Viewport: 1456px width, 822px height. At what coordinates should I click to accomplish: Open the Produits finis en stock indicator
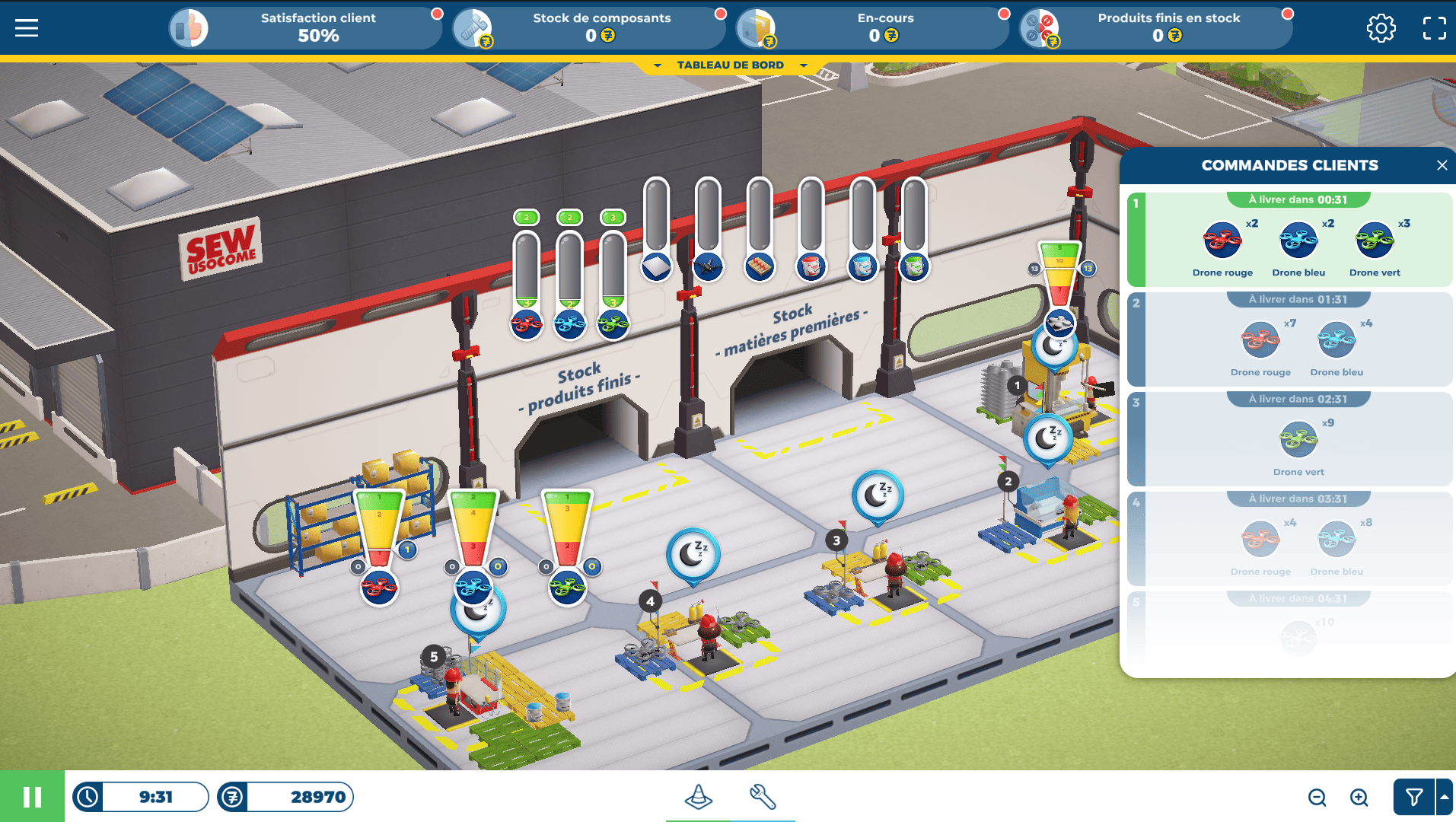pos(1155,28)
